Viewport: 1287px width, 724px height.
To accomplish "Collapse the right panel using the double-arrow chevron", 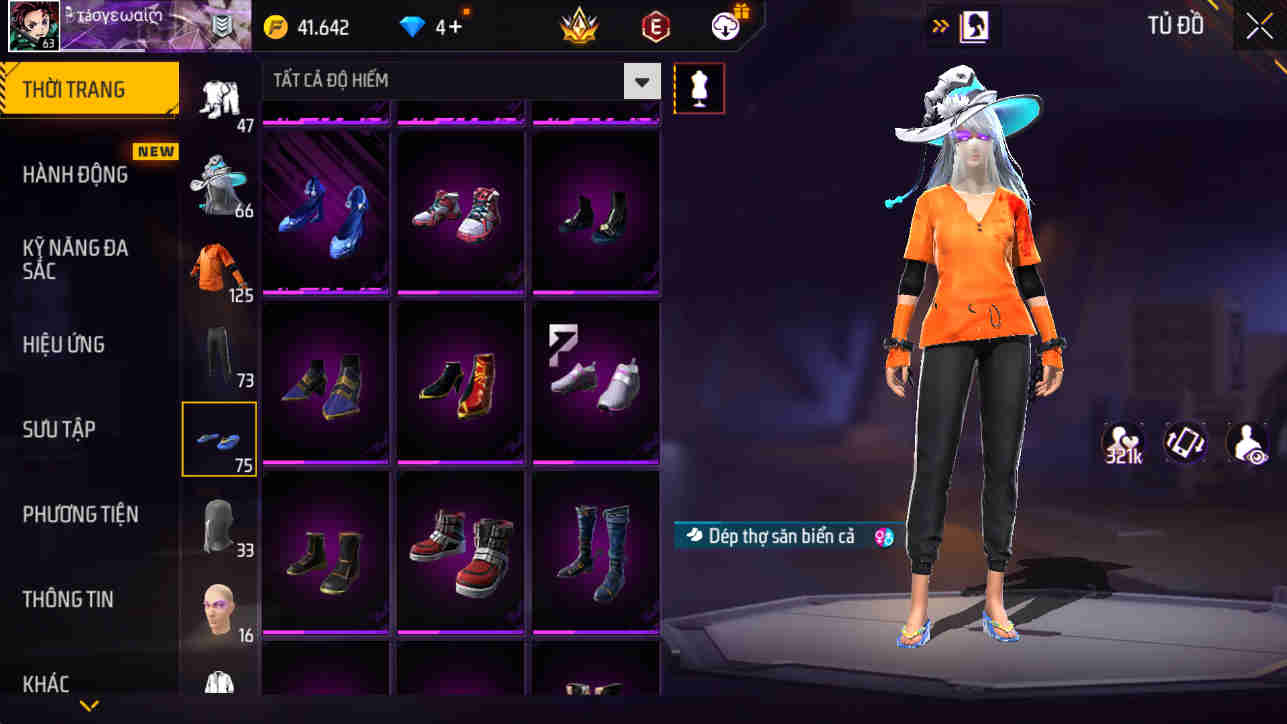I will click(x=939, y=26).
